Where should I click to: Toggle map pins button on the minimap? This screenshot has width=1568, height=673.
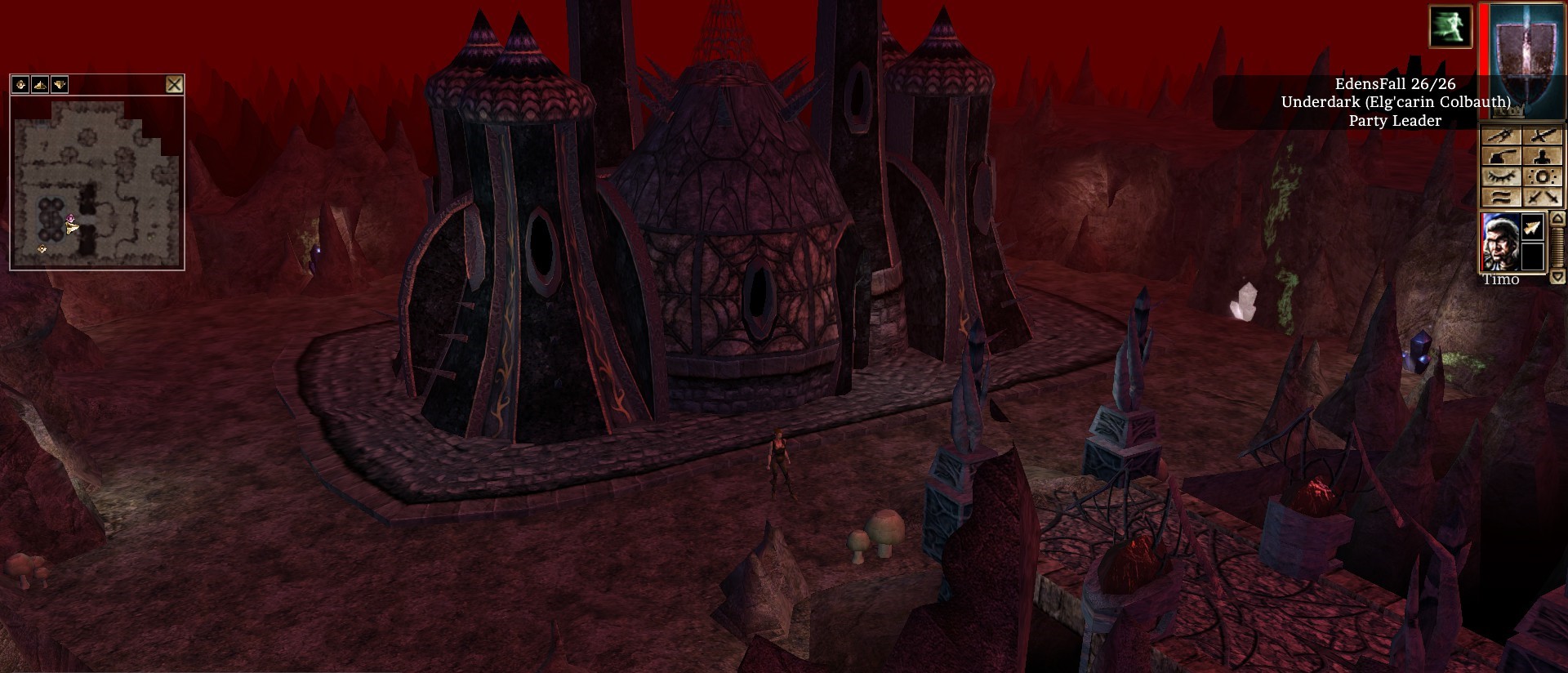point(20,84)
